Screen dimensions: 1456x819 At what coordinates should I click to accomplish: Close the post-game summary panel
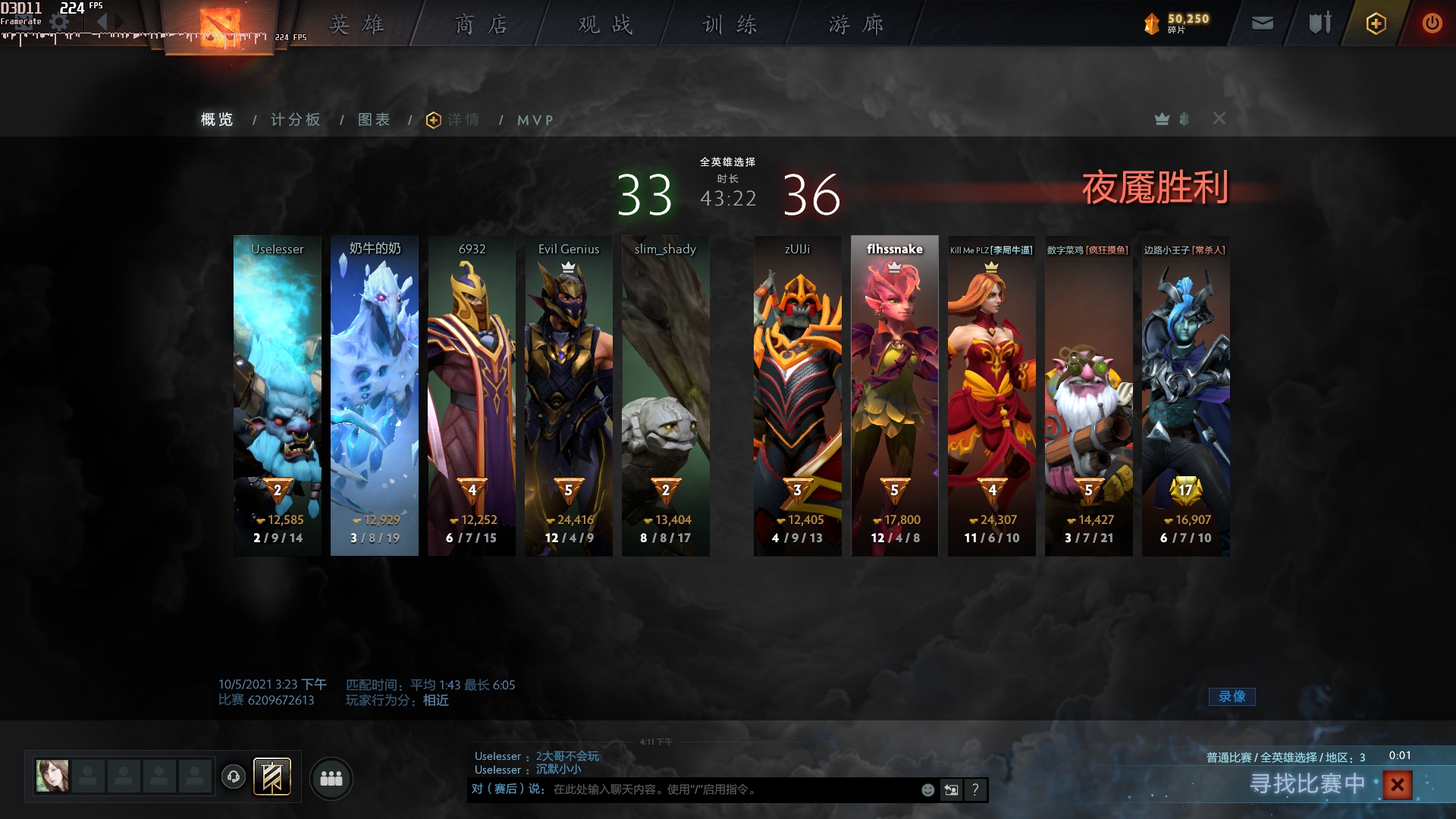click(x=1219, y=118)
